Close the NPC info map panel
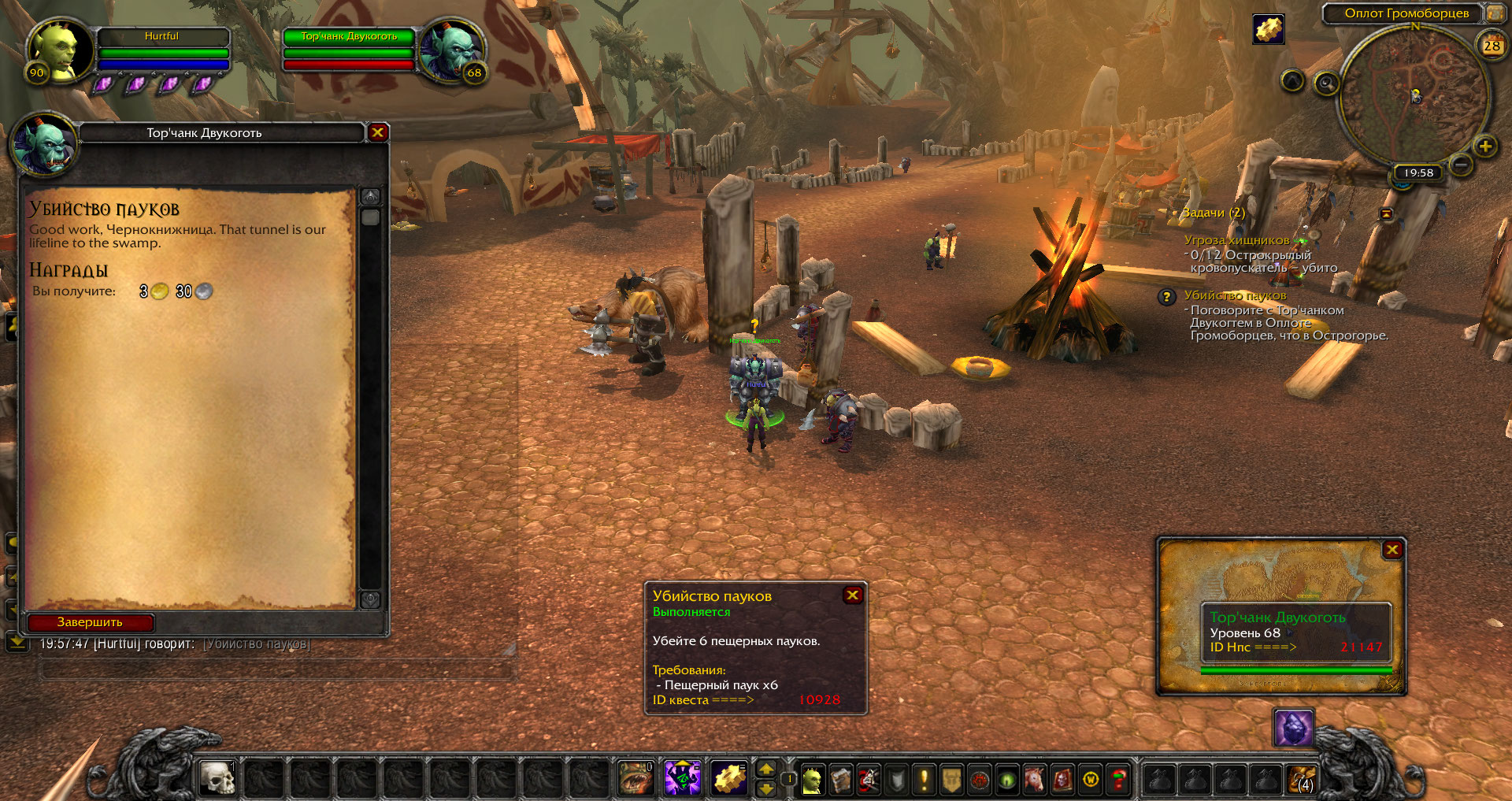1512x801 pixels. point(1392,550)
